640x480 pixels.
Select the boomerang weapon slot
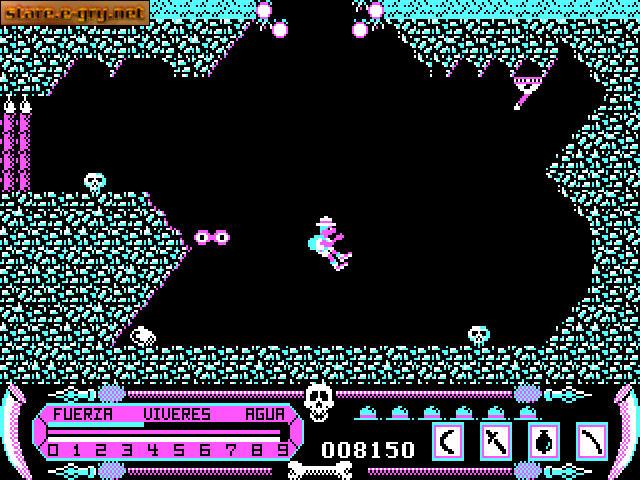(448, 441)
